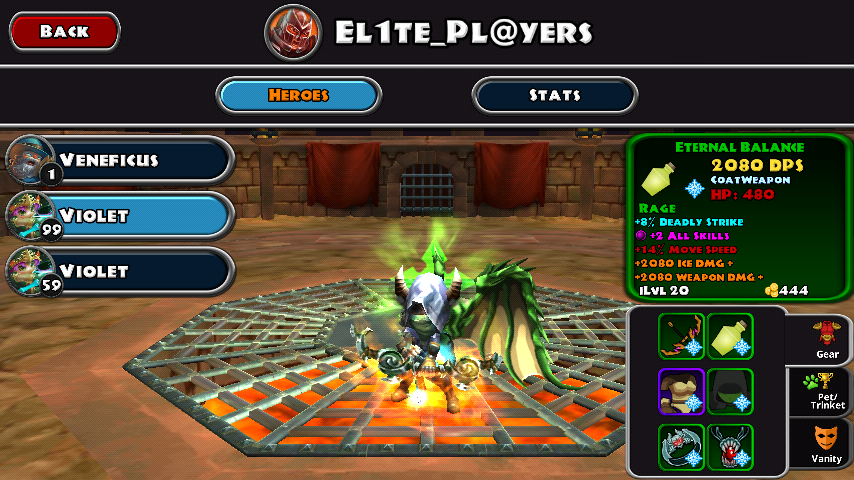Select the yellow potion flask slot
Image resolution: width=854 pixels, height=480 pixels.
(730, 337)
